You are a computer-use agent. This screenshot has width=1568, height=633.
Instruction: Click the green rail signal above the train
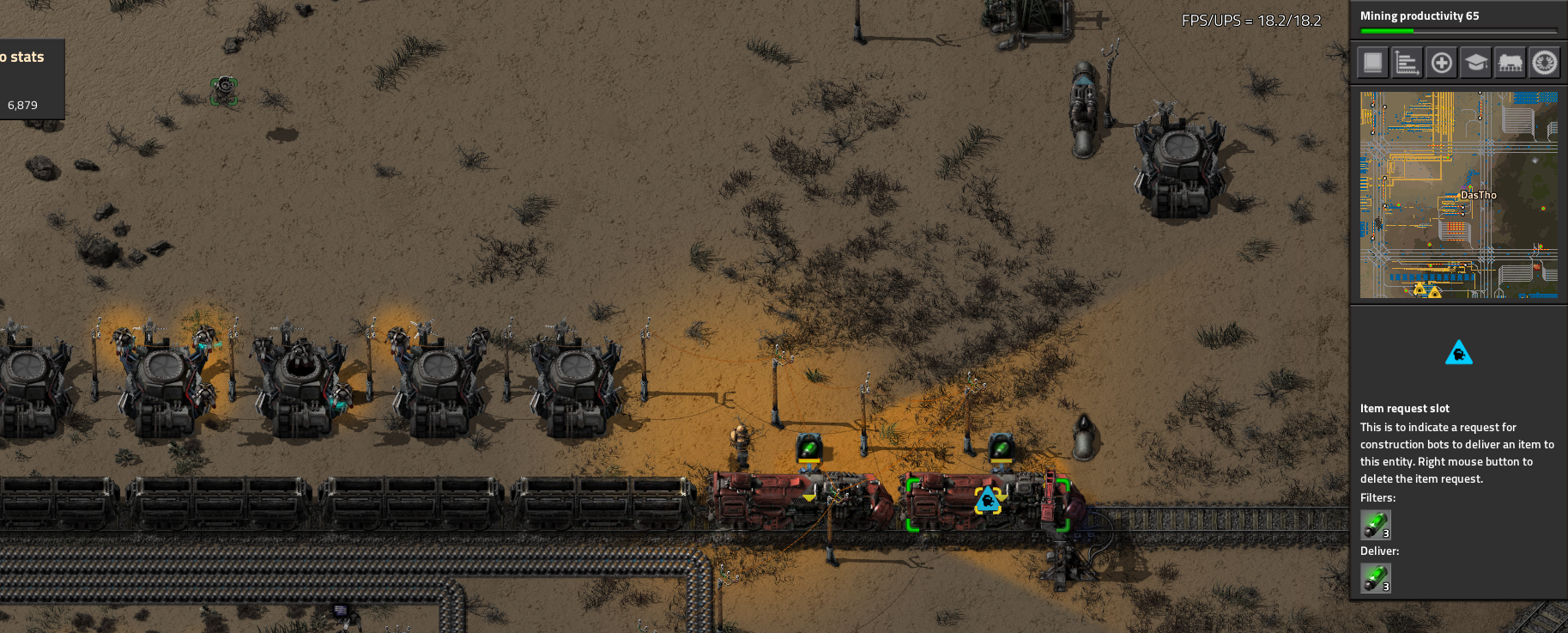coord(810,447)
